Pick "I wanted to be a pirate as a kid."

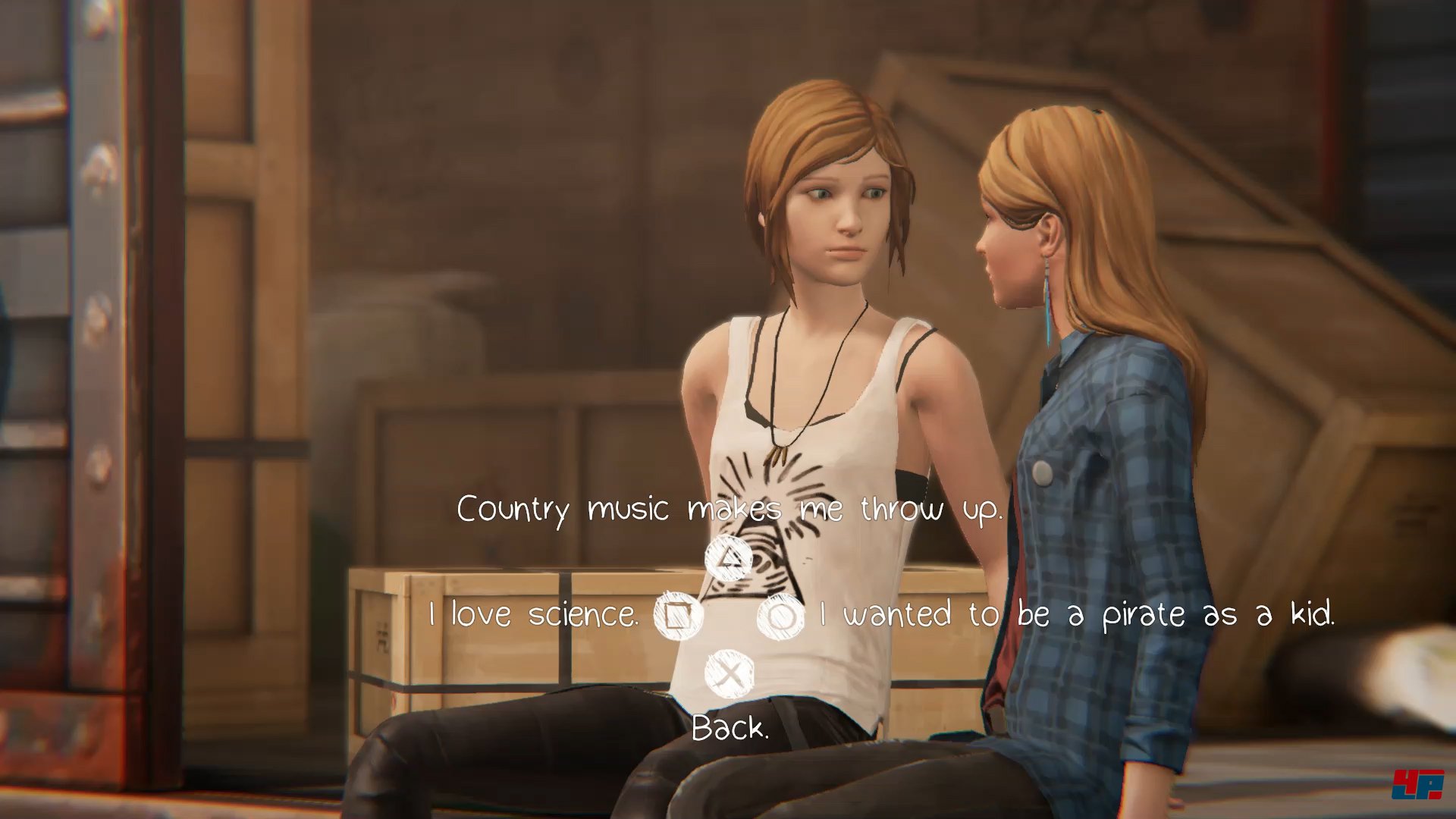(1077, 614)
